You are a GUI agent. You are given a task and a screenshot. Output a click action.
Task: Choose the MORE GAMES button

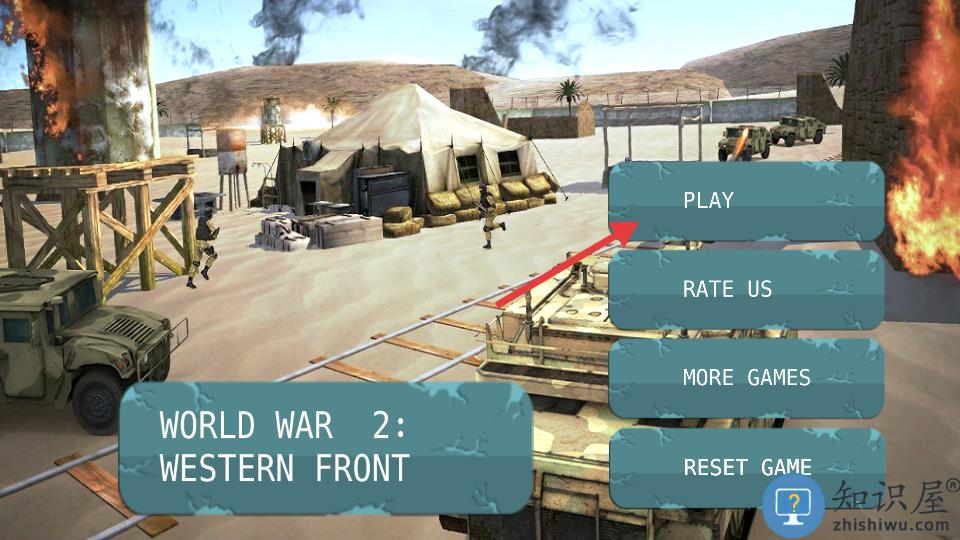pos(746,378)
